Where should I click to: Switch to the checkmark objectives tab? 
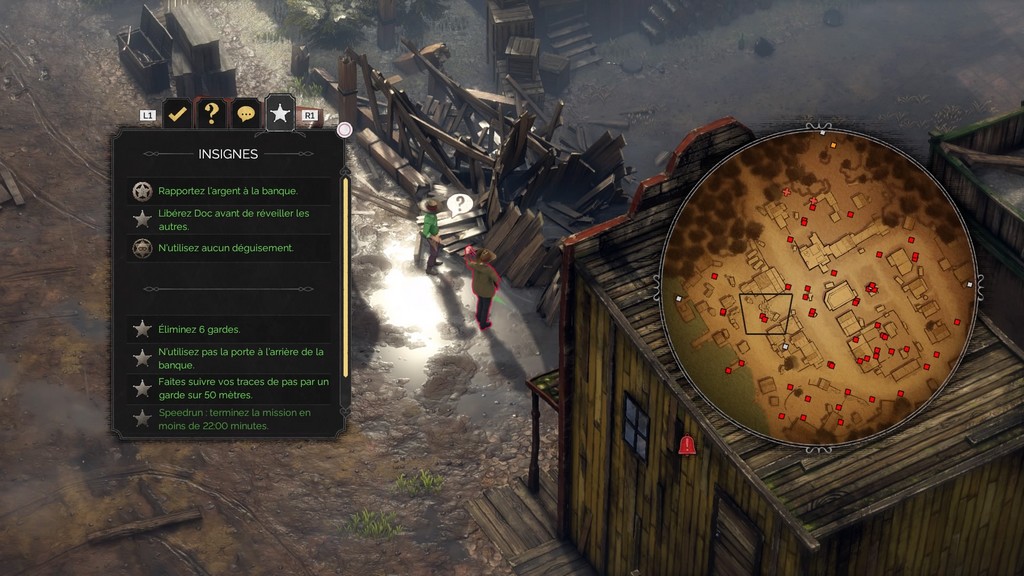(x=177, y=114)
